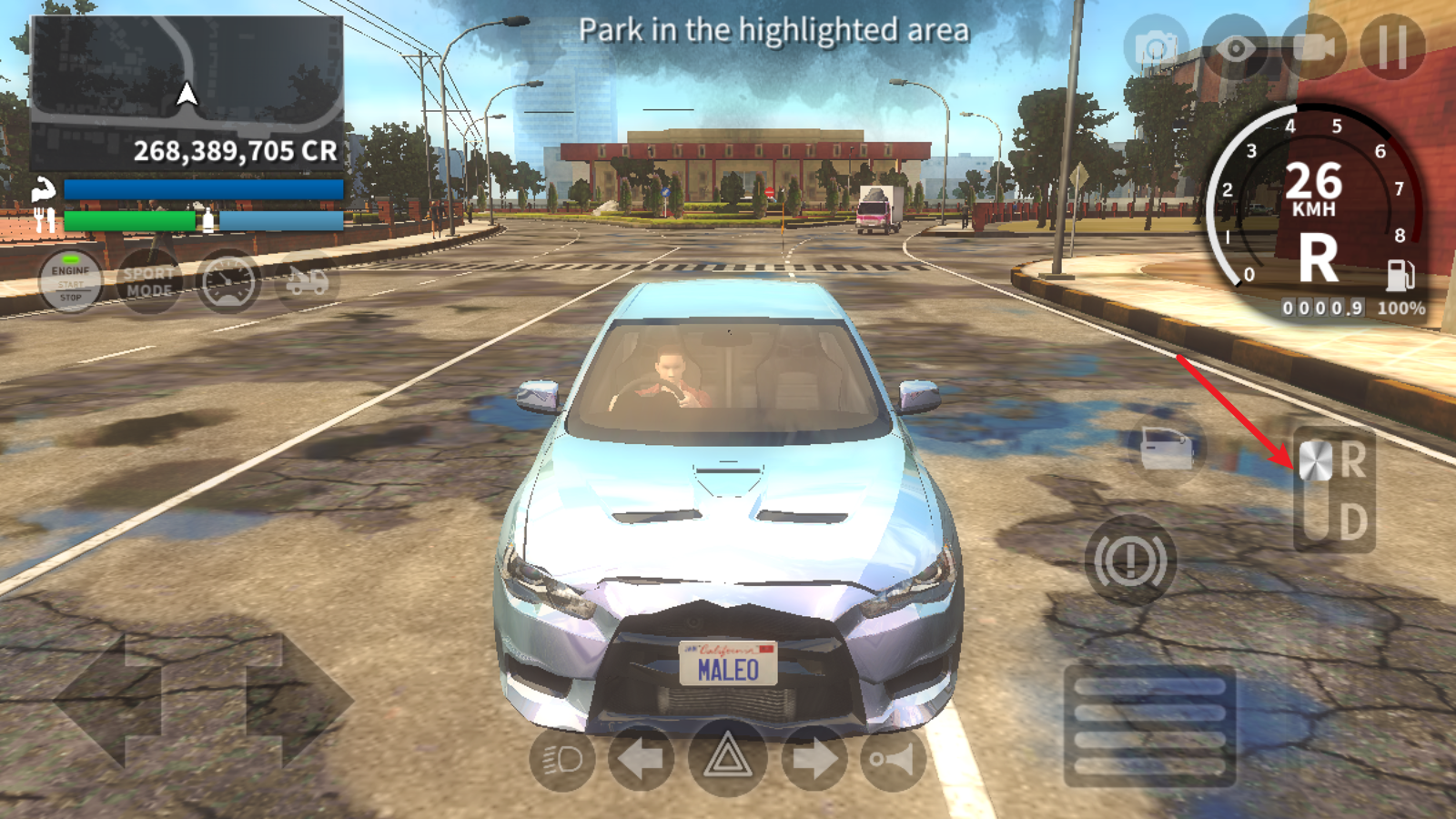Shift the gear selector to D
Screen dimensions: 1456x819
[x=1351, y=522]
